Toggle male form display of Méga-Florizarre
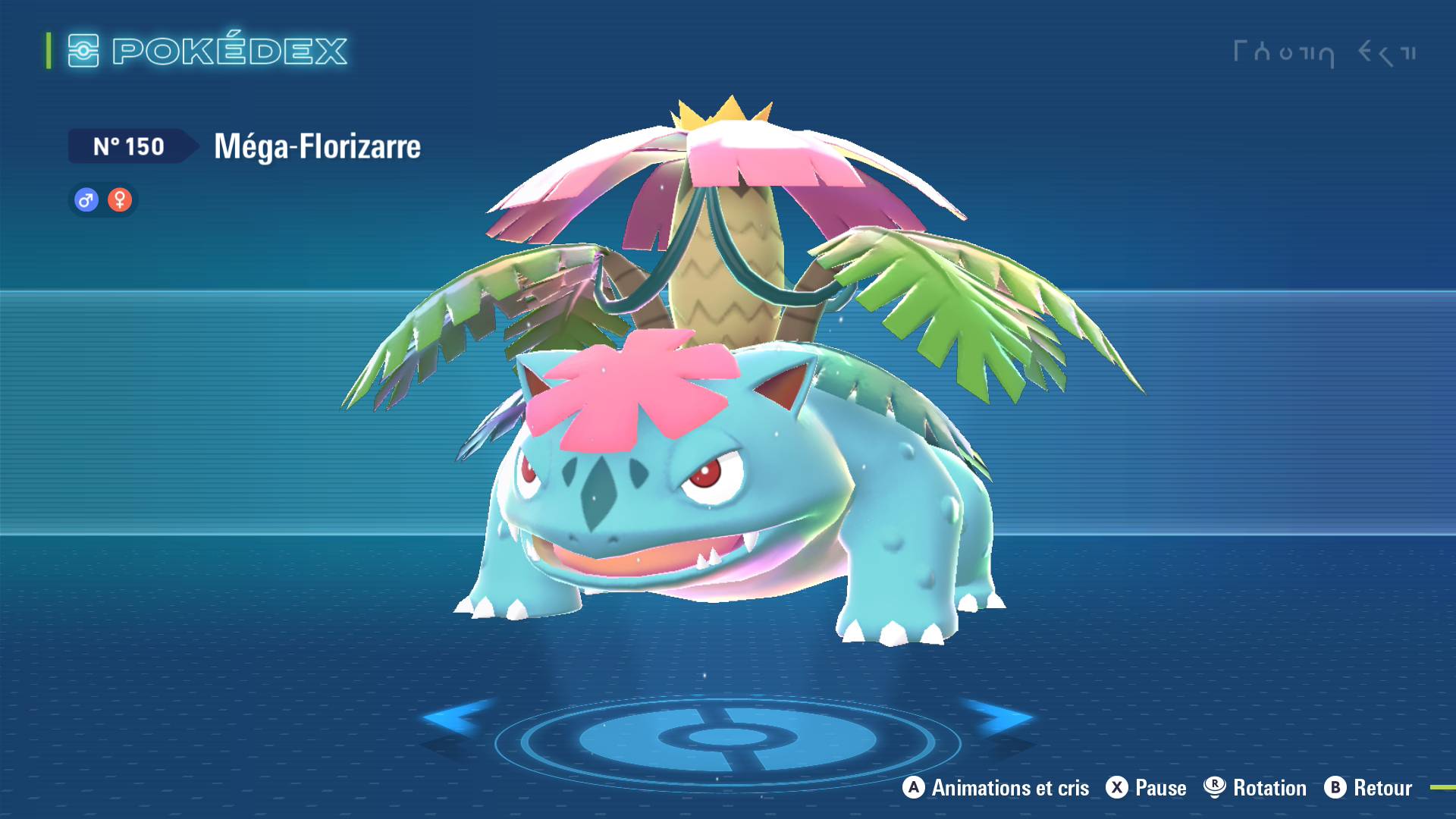The height and width of the screenshot is (819, 1456). pyautogui.click(x=86, y=200)
